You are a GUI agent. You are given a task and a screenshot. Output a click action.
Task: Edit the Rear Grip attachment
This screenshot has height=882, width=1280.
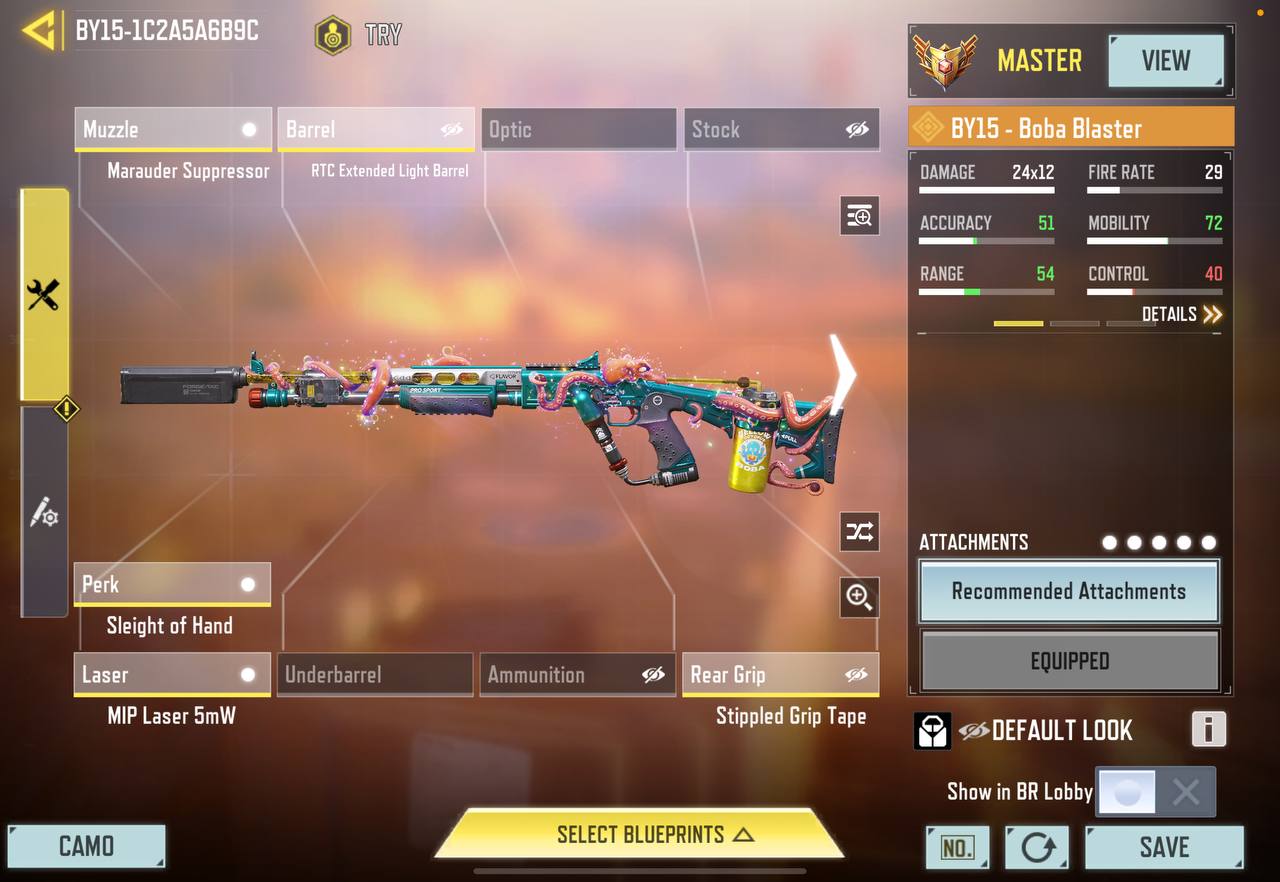pyautogui.click(x=781, y=675)
